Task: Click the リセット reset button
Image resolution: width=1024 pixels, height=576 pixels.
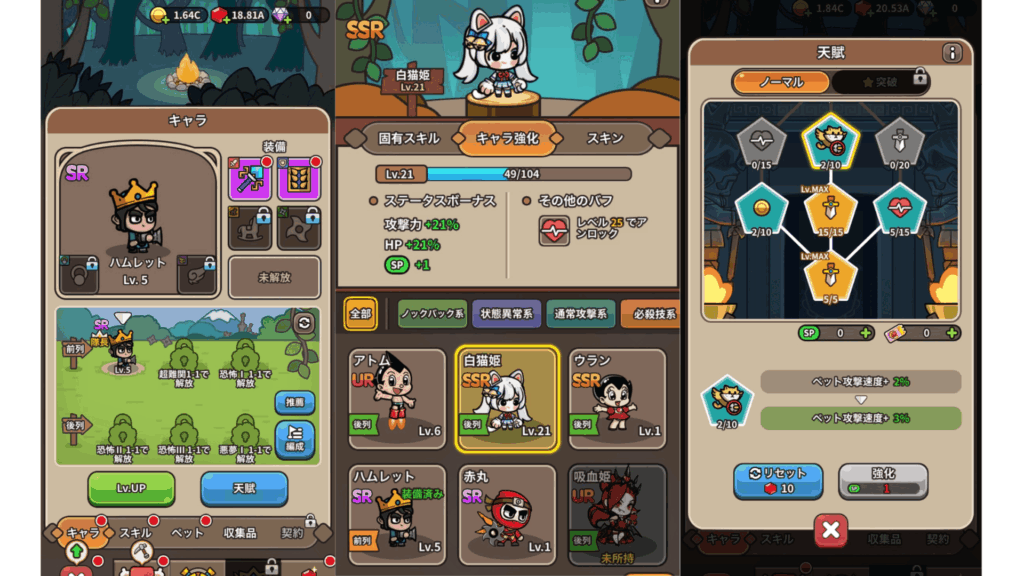Action: tap(778, 480)
